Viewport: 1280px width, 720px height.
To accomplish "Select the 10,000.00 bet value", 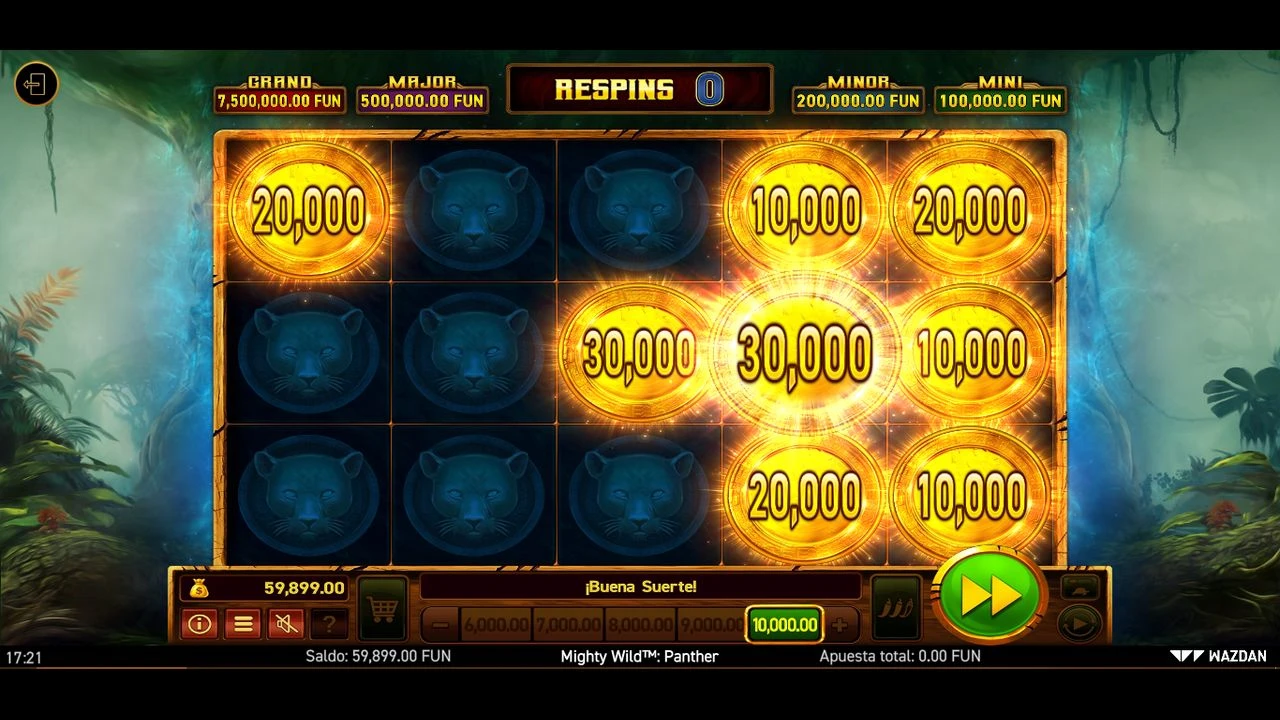I will pos(784,625).
